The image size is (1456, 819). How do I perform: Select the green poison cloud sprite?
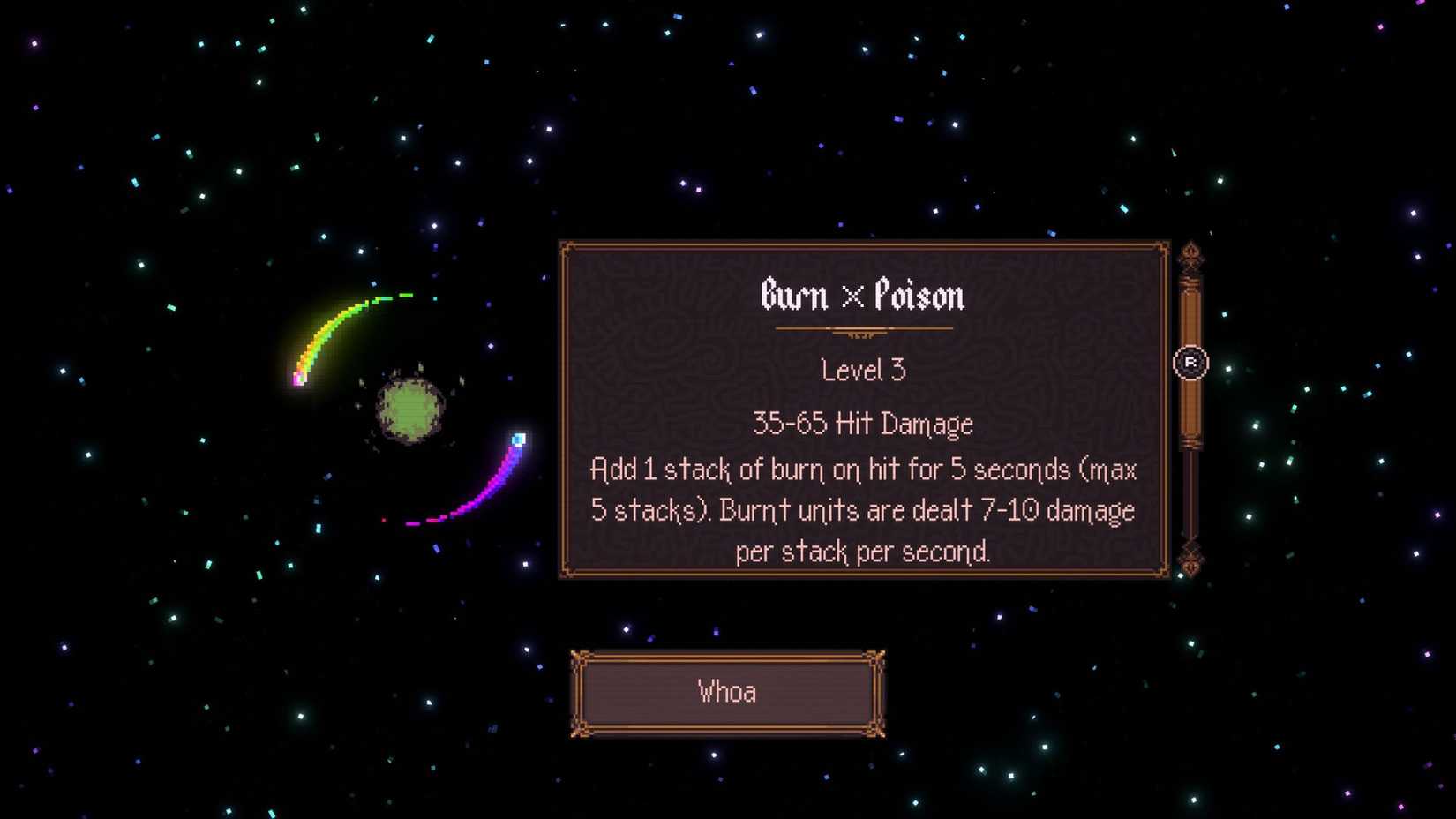(408, 409)
